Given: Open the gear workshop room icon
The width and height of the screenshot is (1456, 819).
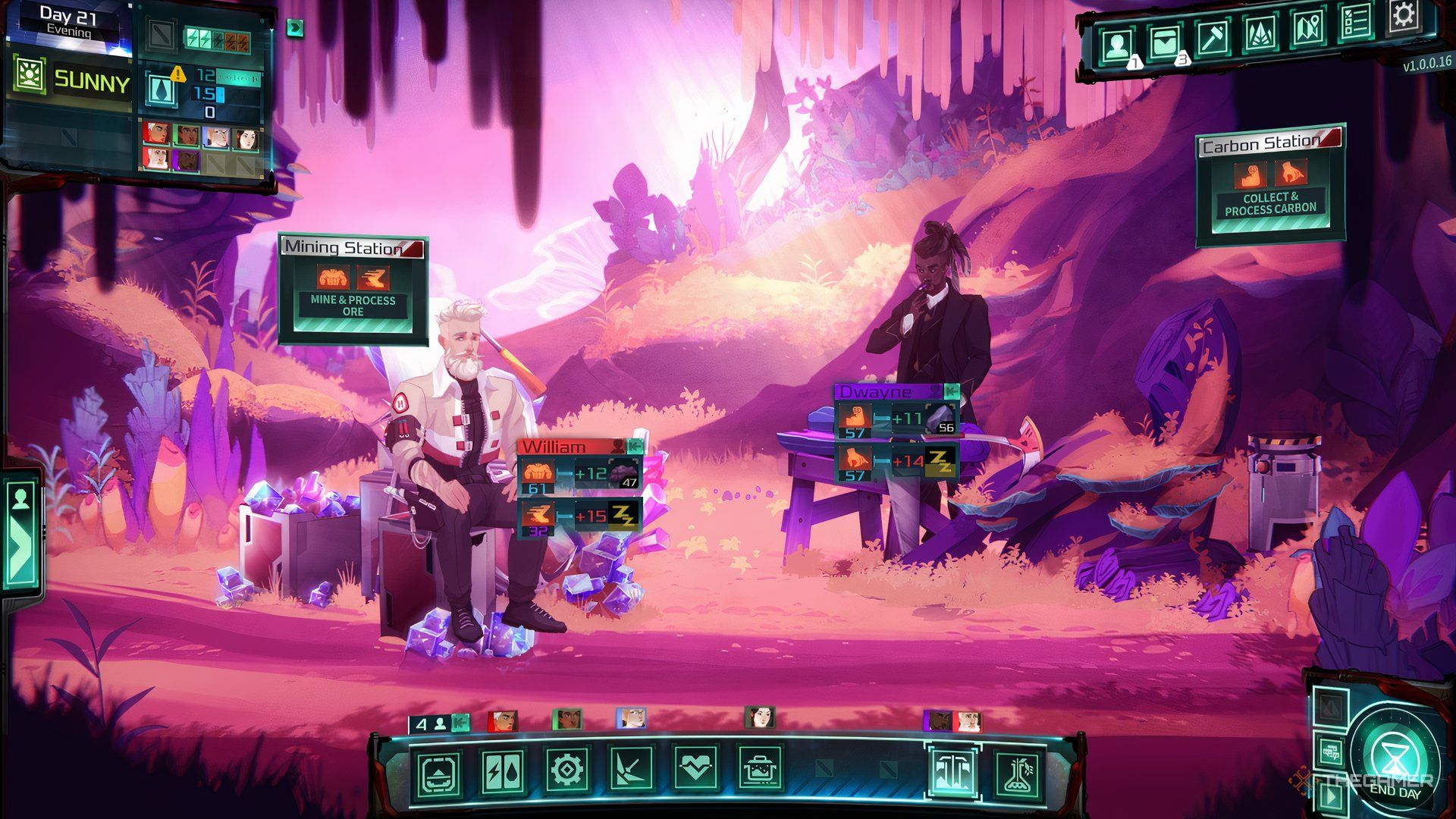Looking at the screenshot, I should click(x=566, y=772).
